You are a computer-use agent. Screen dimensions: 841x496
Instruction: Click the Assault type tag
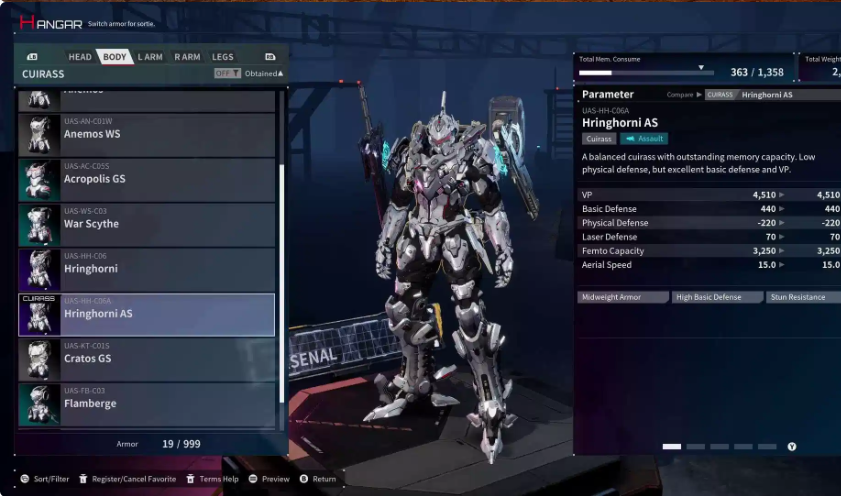(643, 139)
